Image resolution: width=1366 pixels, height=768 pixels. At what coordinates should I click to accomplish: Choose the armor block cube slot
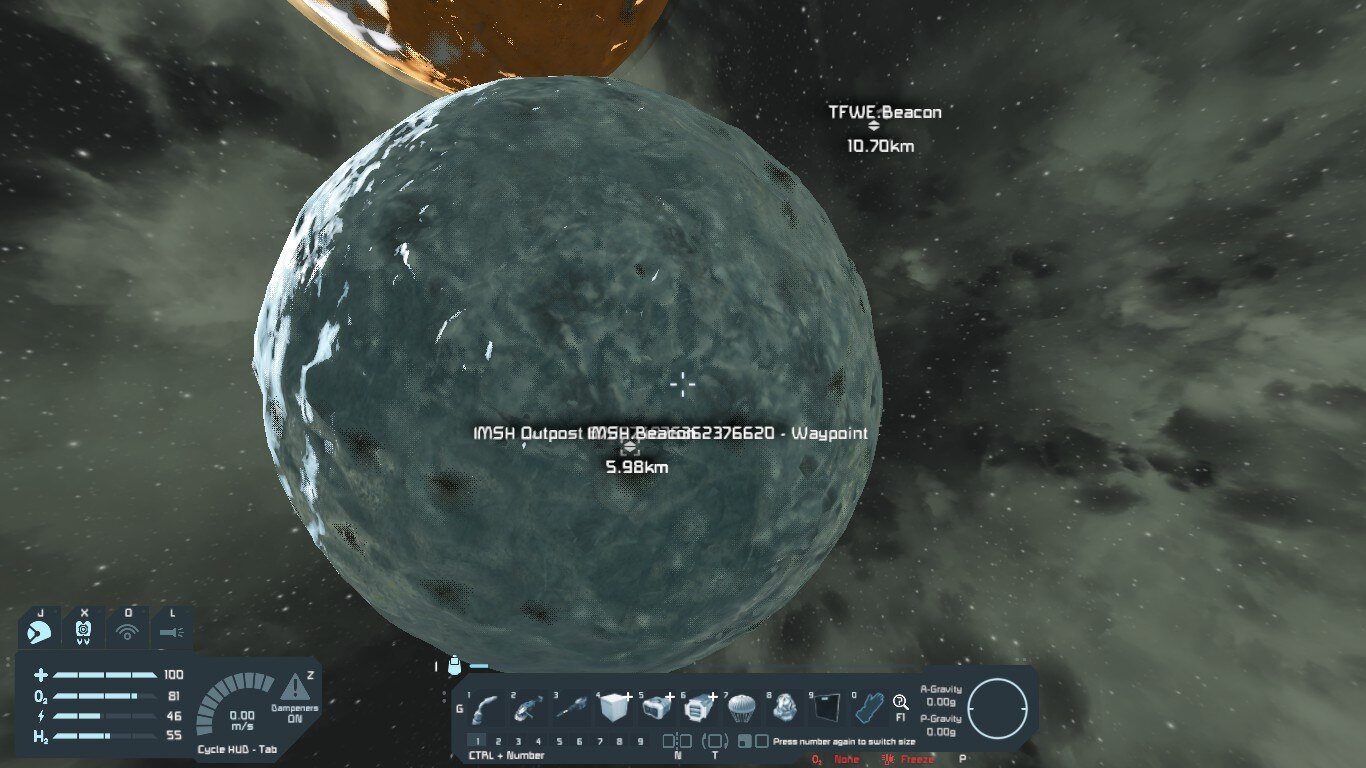(x=612, y=709)
